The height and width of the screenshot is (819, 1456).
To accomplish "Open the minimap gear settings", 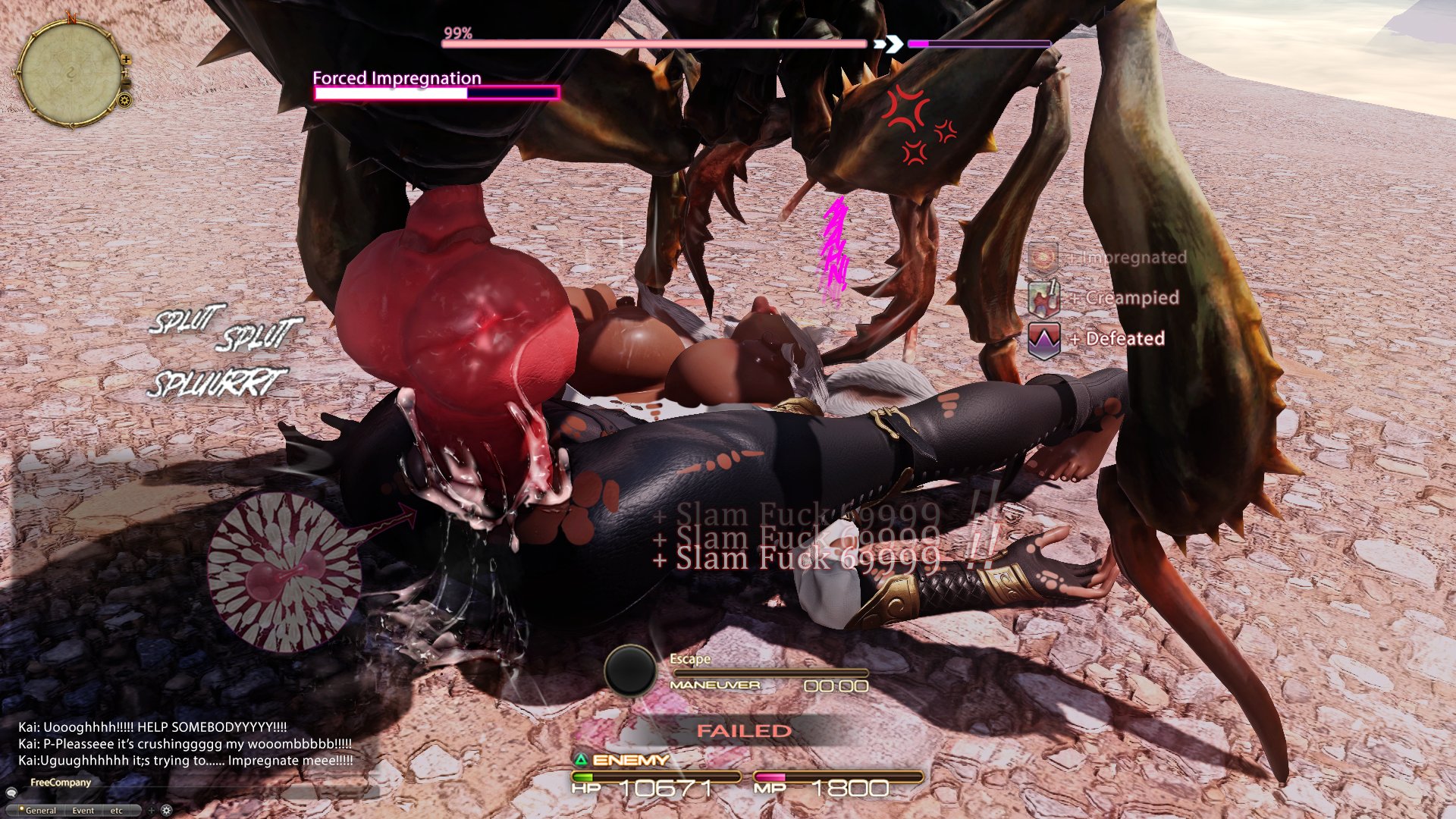I will click(x=125, y=100).
